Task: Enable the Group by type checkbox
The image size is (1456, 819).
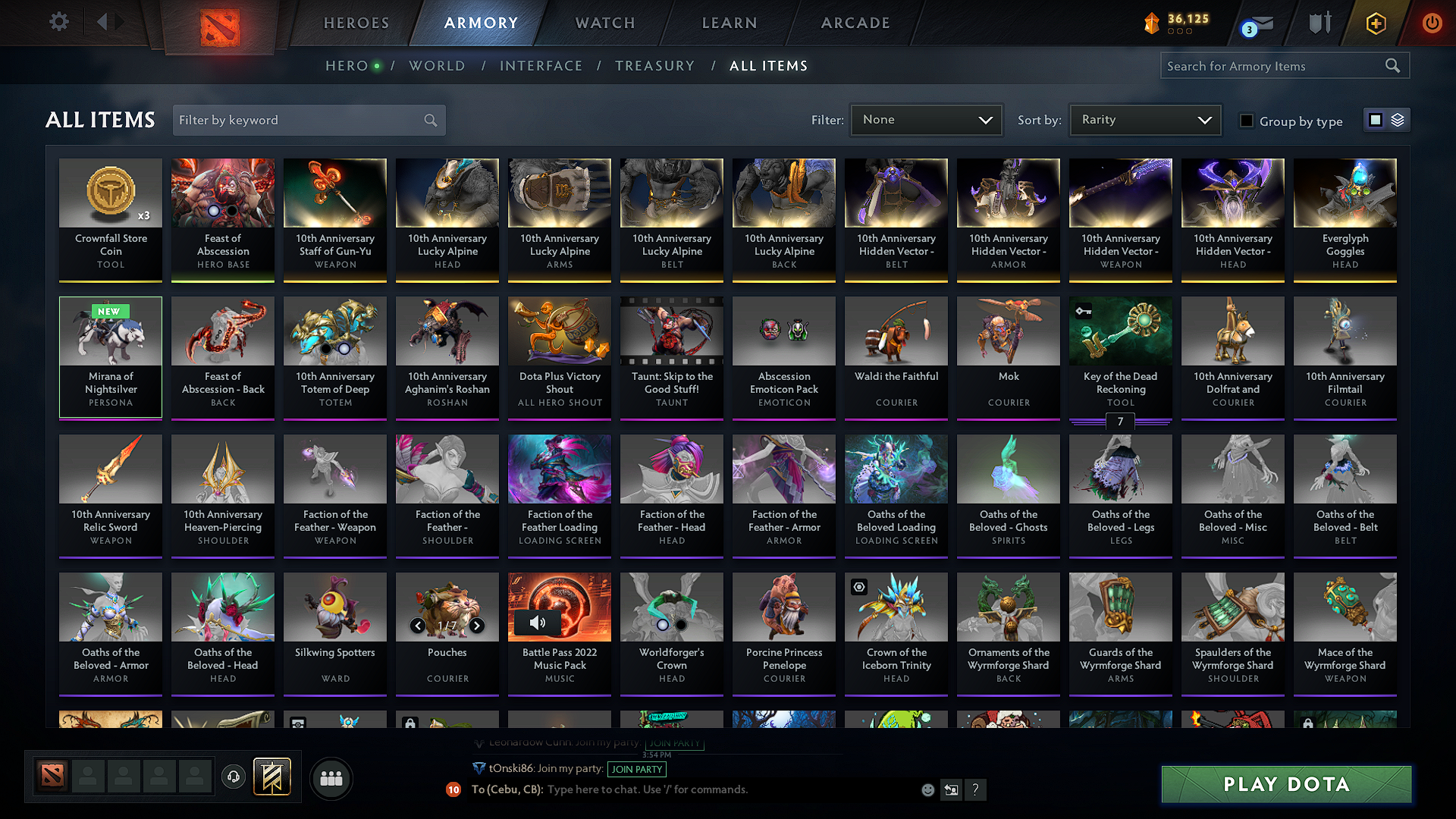Action: 1247,121
